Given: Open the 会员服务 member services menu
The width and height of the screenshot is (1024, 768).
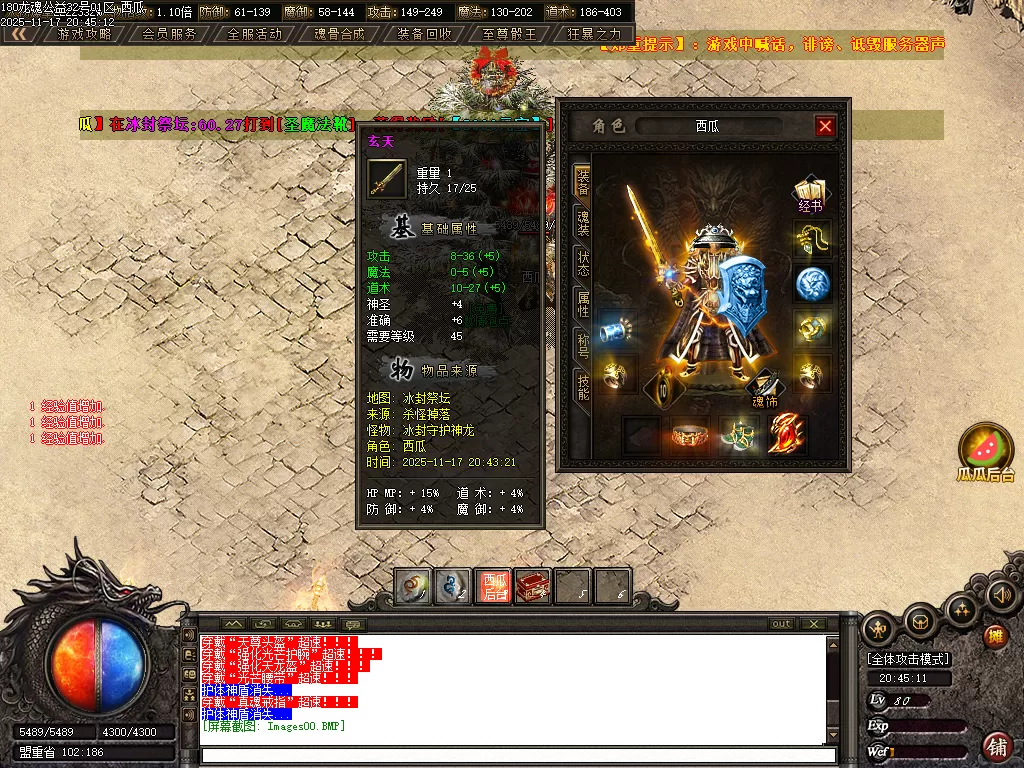Looking at the screenshot, I should [x=169, y=34].
